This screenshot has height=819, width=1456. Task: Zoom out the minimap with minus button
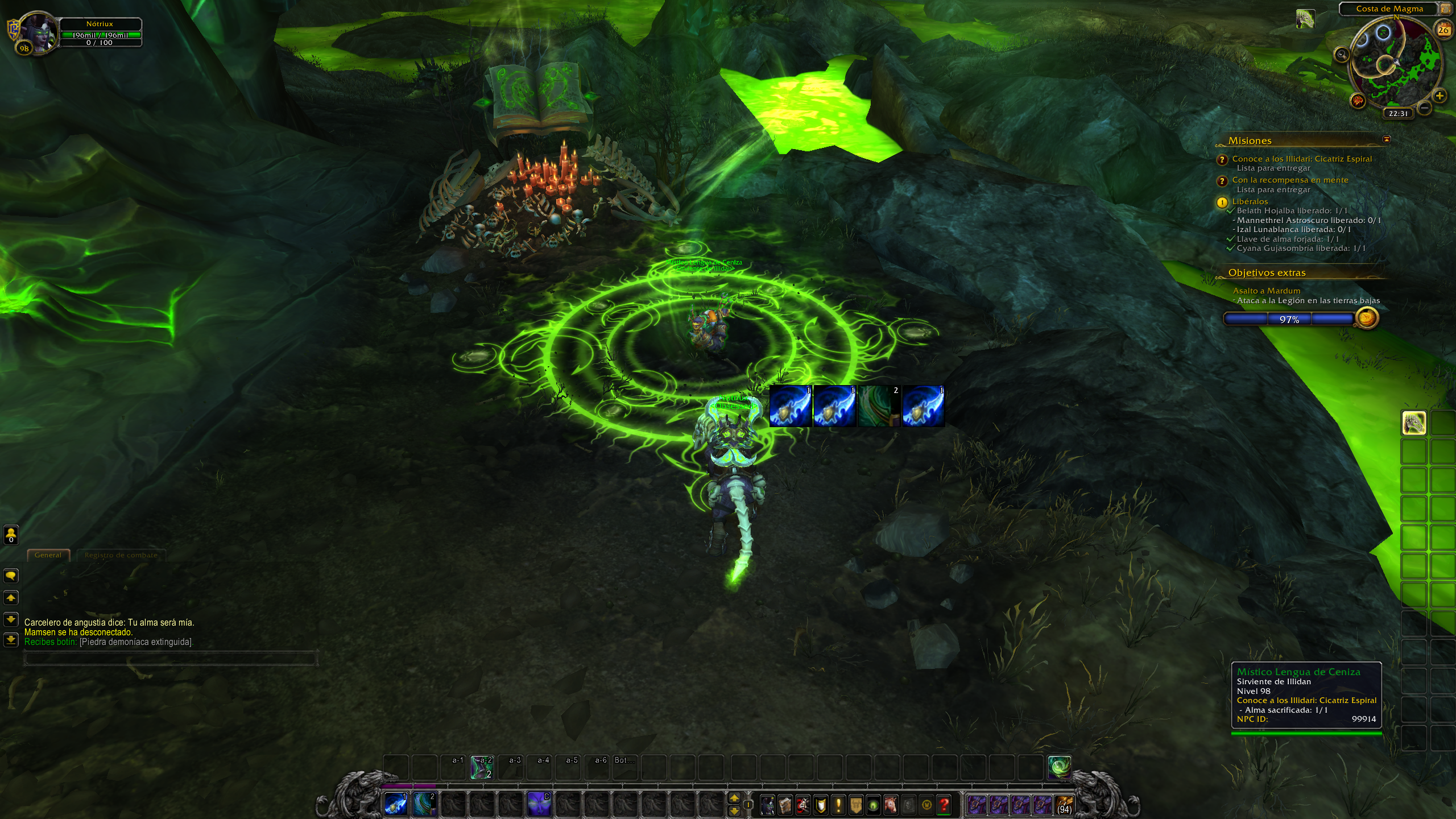(x=1424, y=107)
